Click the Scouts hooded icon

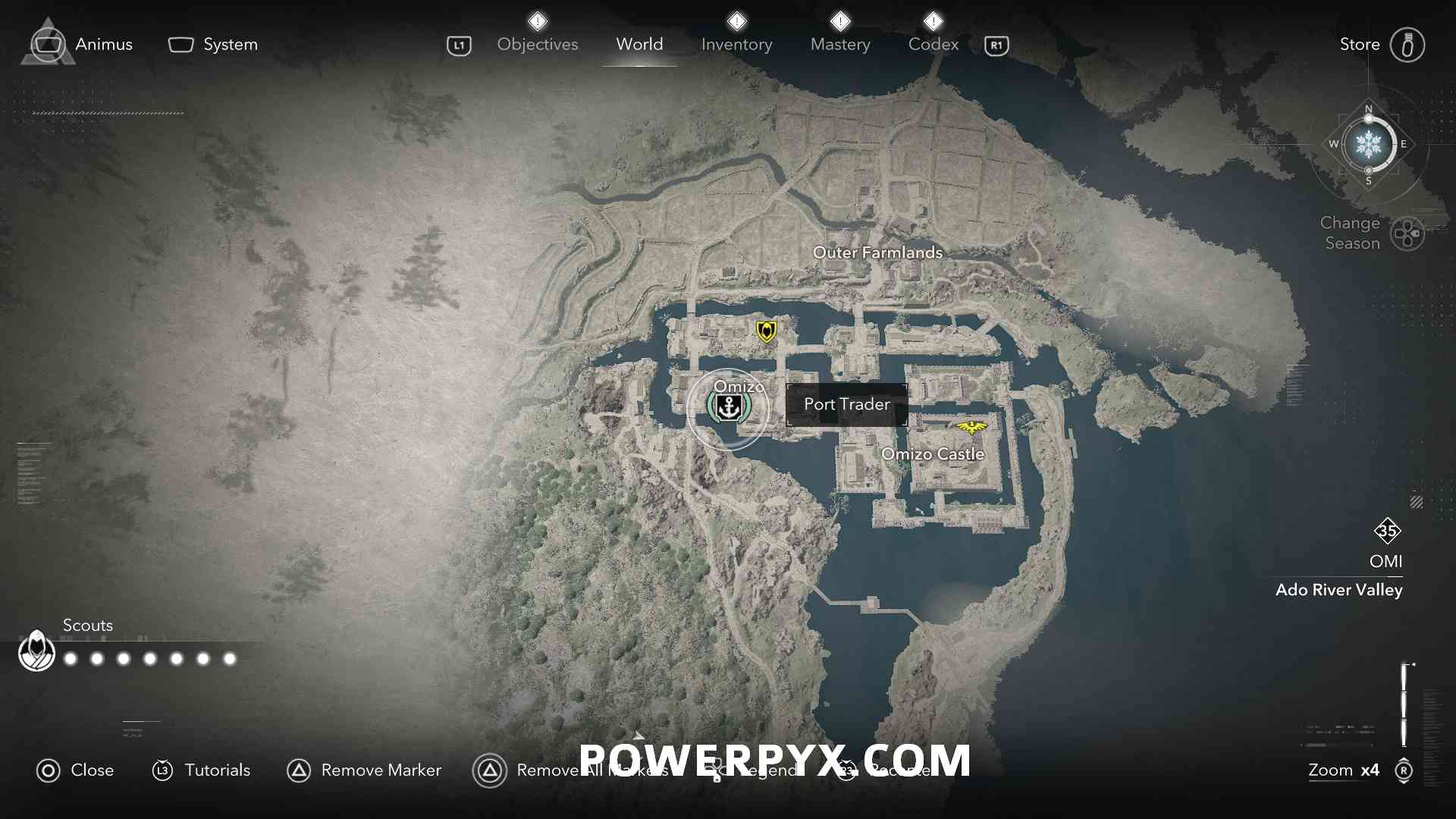click(x=36, y=651)
